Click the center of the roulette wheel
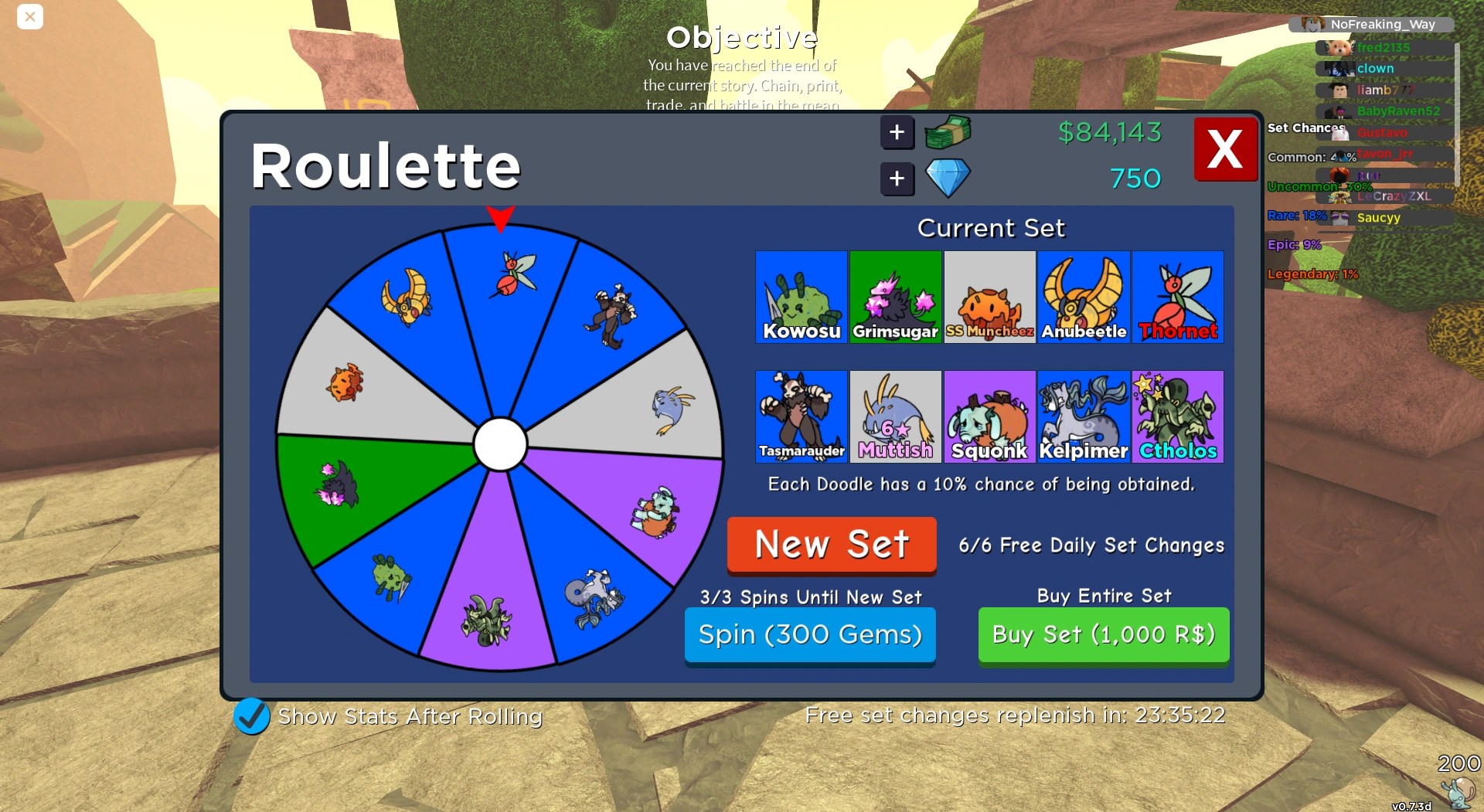 coord(502,444)
